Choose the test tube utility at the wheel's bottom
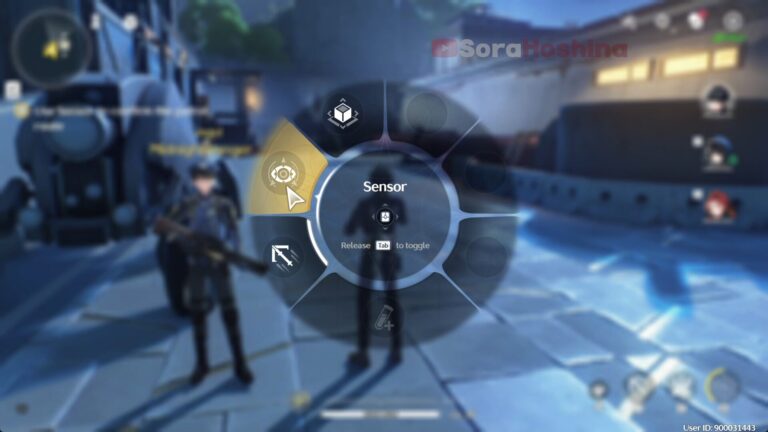Image resolution: width=768 pixels, height=432 pixels. click(x=385, y=320)
